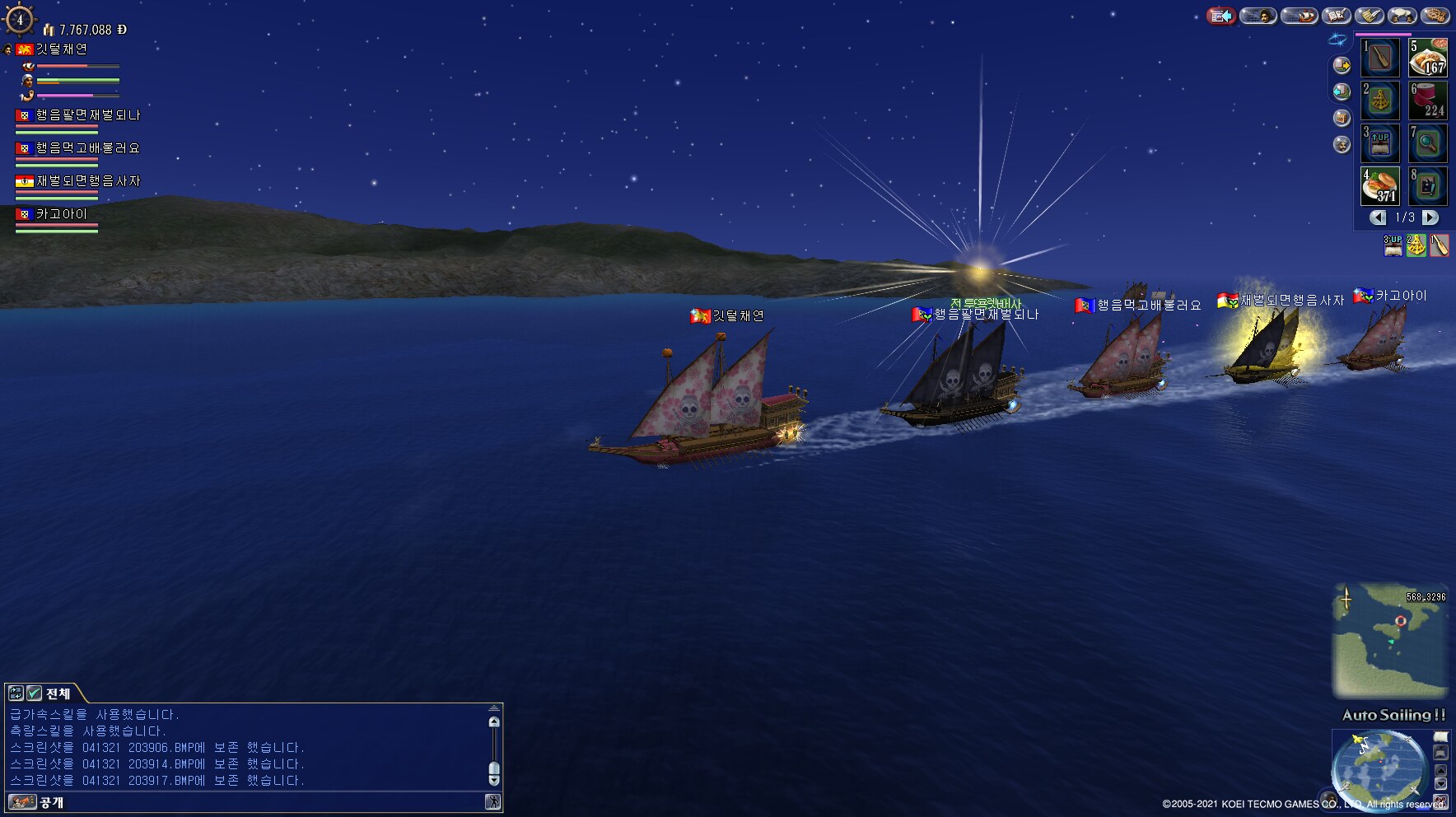Activate the magnifying glass search skill

pos(1428,143)
